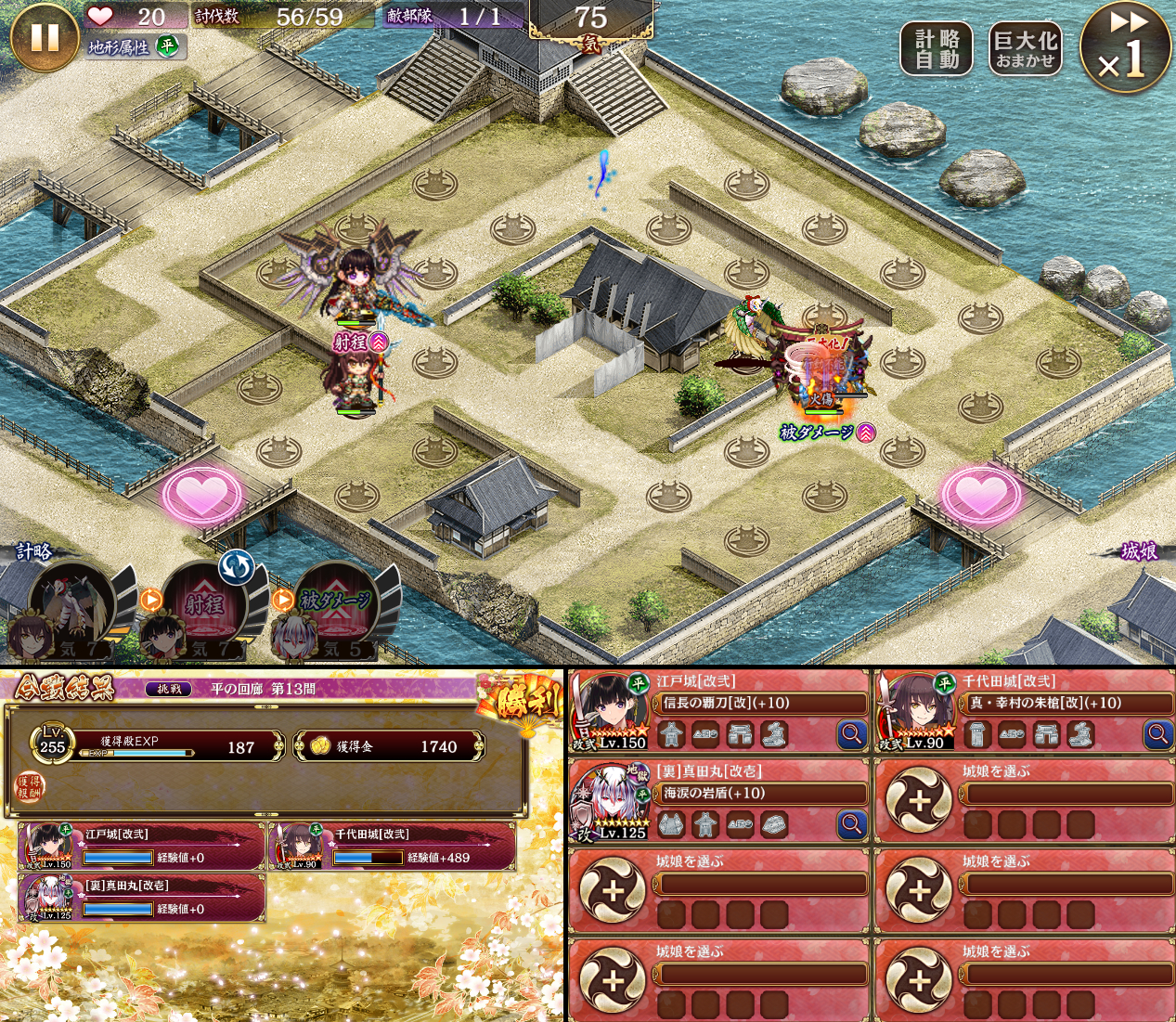Activate the bird strategy skill icon
The image size is (1176, 1022).
tap(71, 605)
